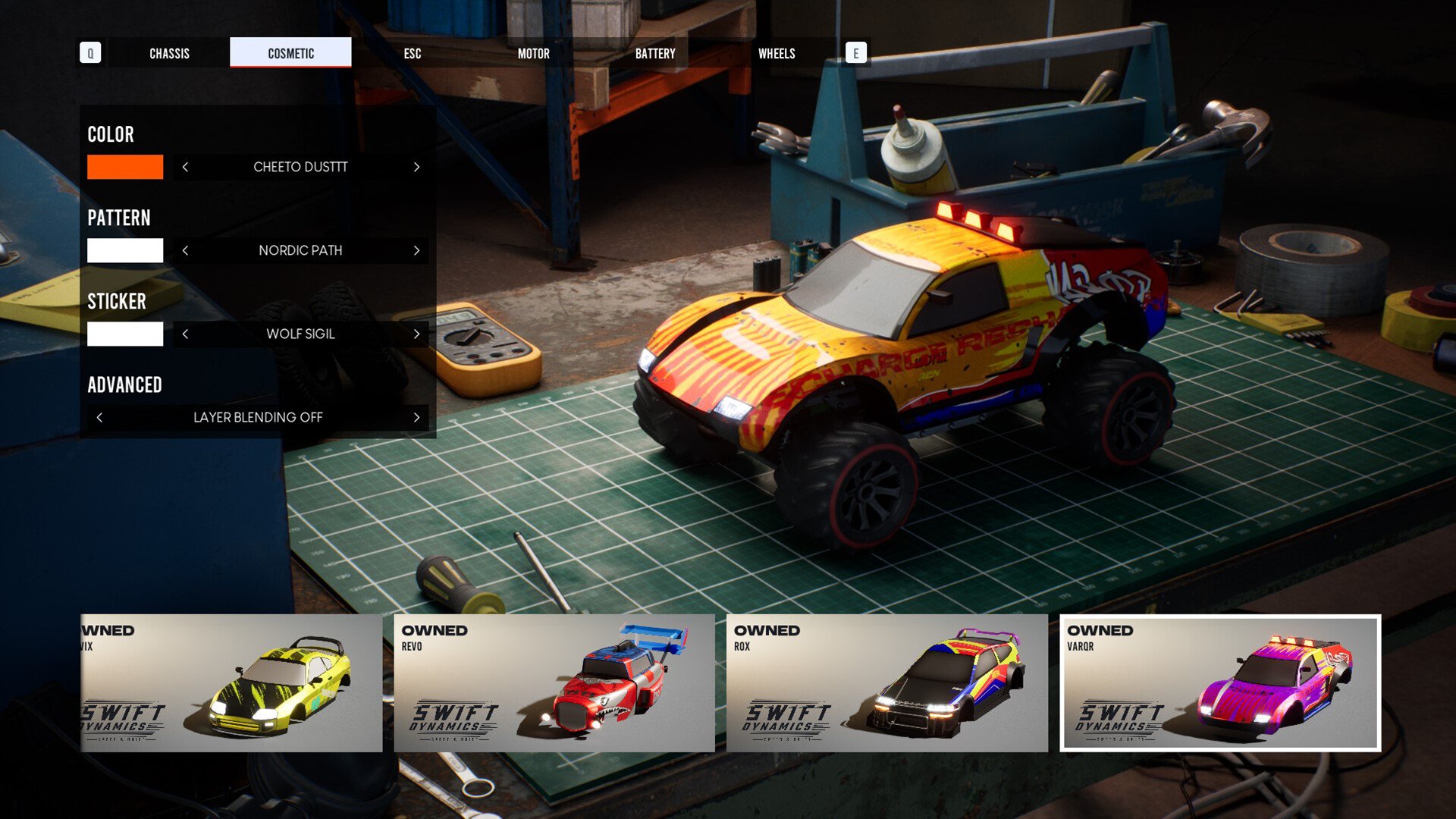Choose the previous color before Cheeto Dustt

185,167
